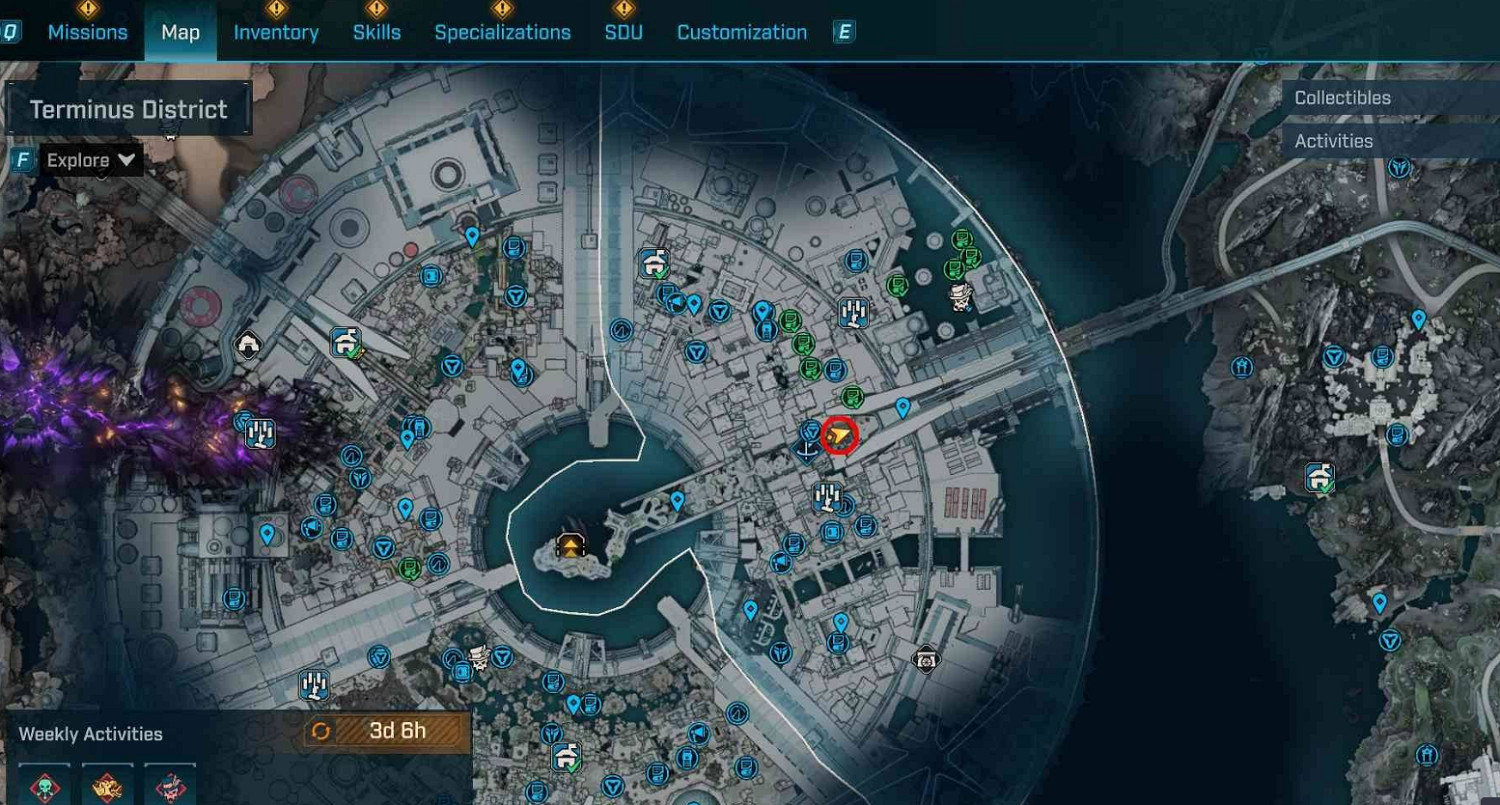Screen dimensions: 1500x805
Task: Switch to the Inventory tab
Action: coord(277,31)
